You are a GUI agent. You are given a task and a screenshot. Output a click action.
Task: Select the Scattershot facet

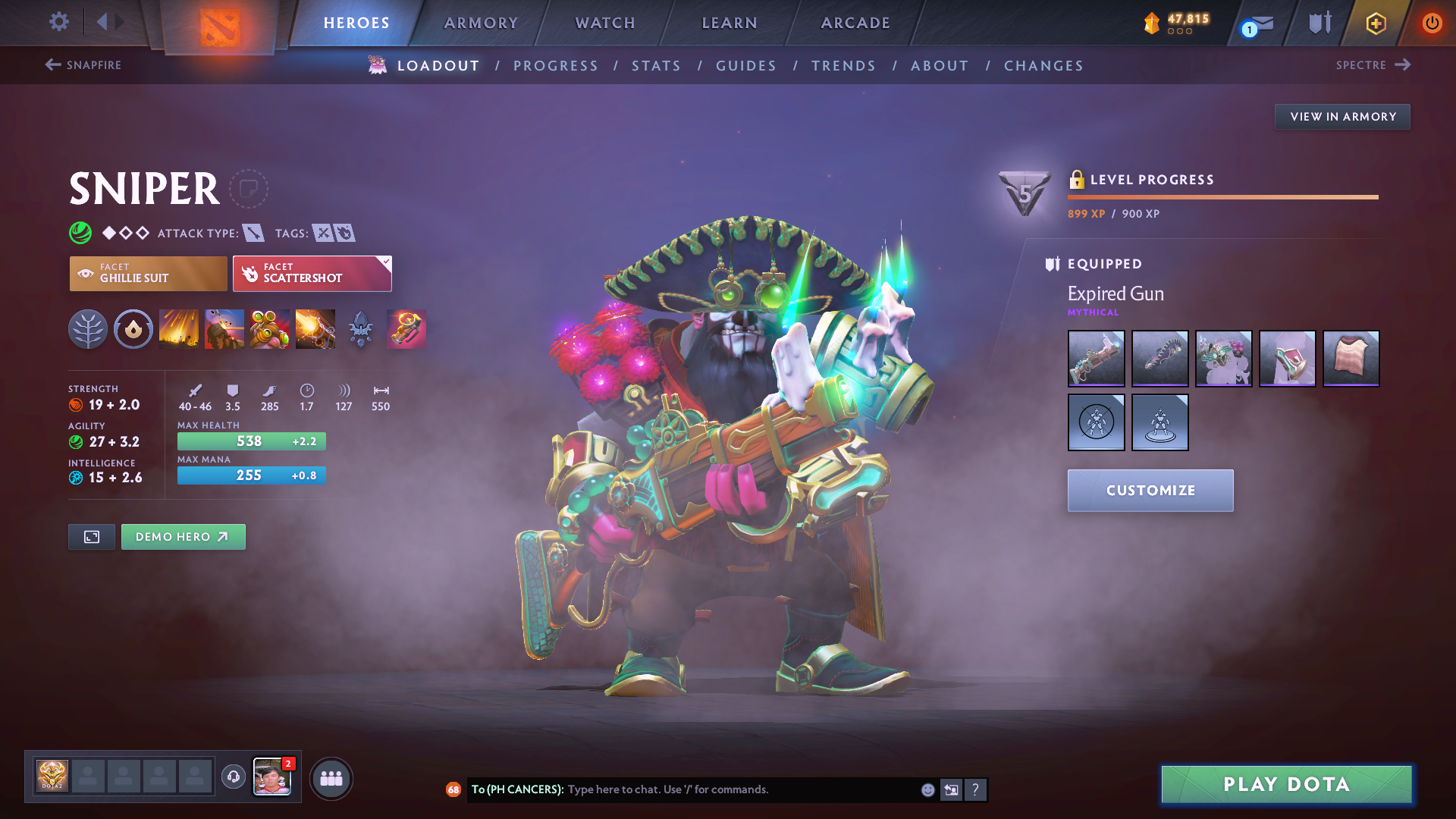tap(312, 273)
